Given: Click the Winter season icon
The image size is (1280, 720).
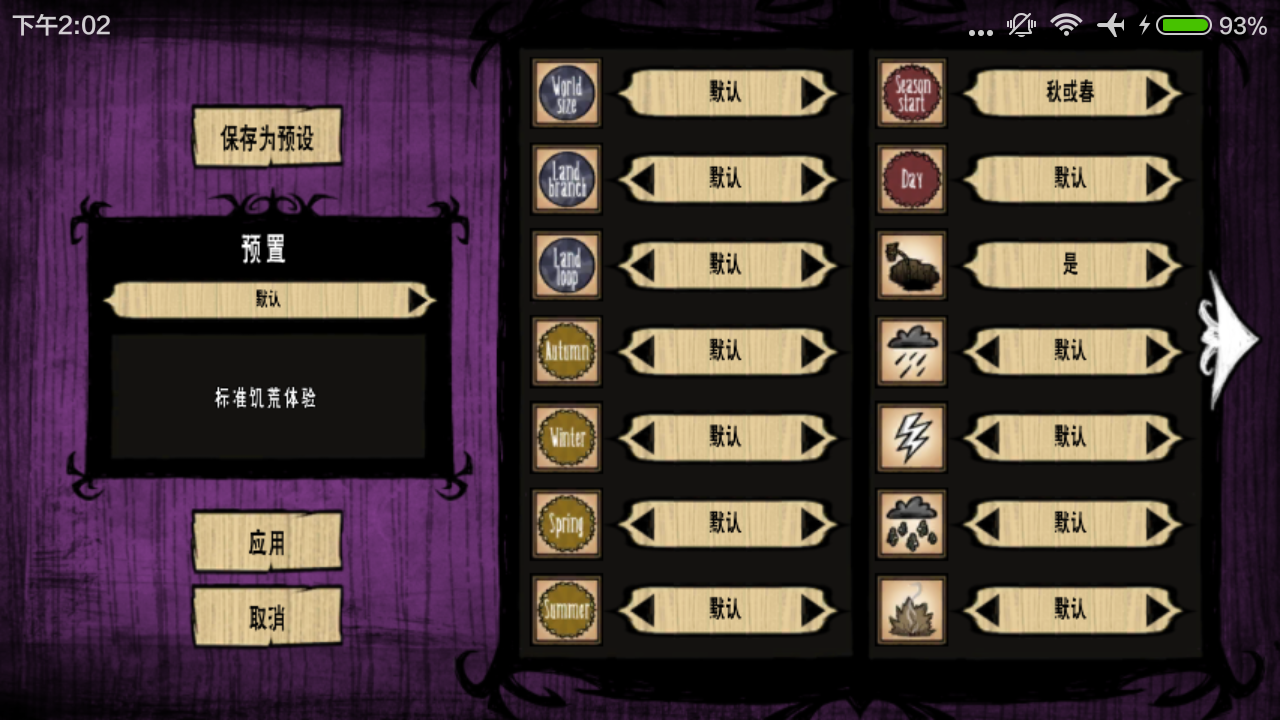Looking at the screenshot, I should (x=566, y=437).
